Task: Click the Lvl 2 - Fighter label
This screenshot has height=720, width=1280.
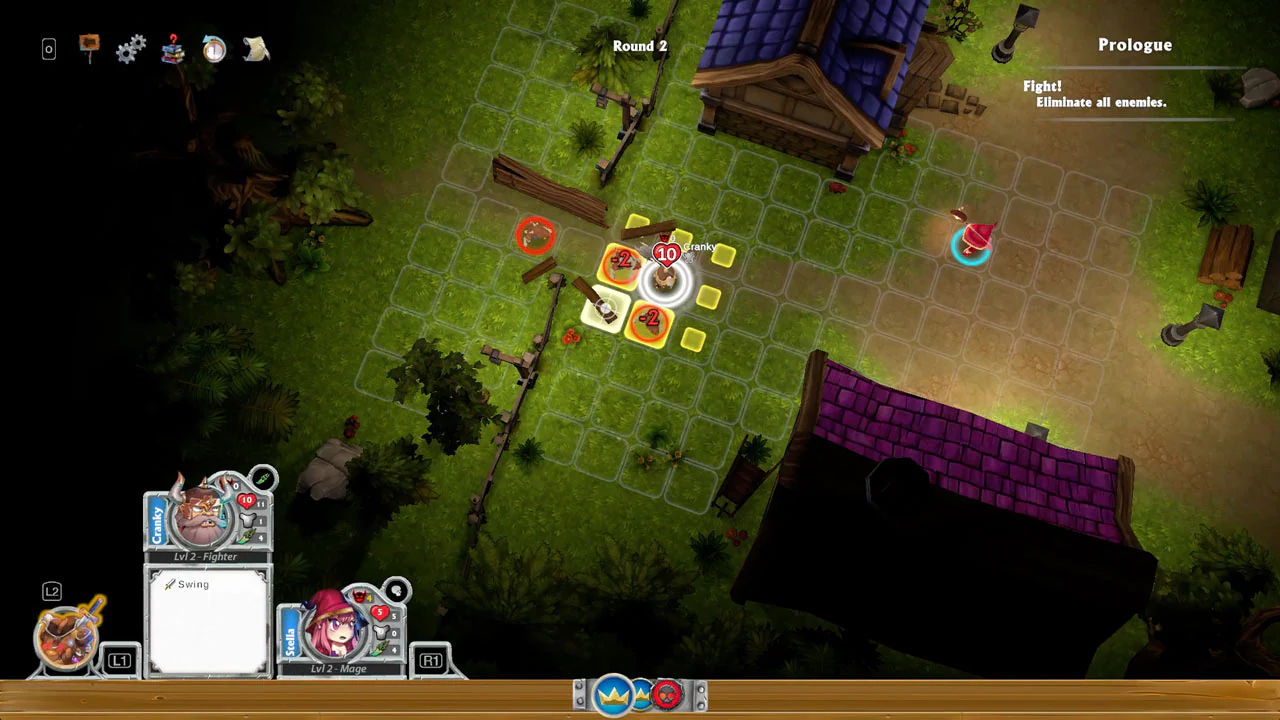Action: tap(208, 556)
